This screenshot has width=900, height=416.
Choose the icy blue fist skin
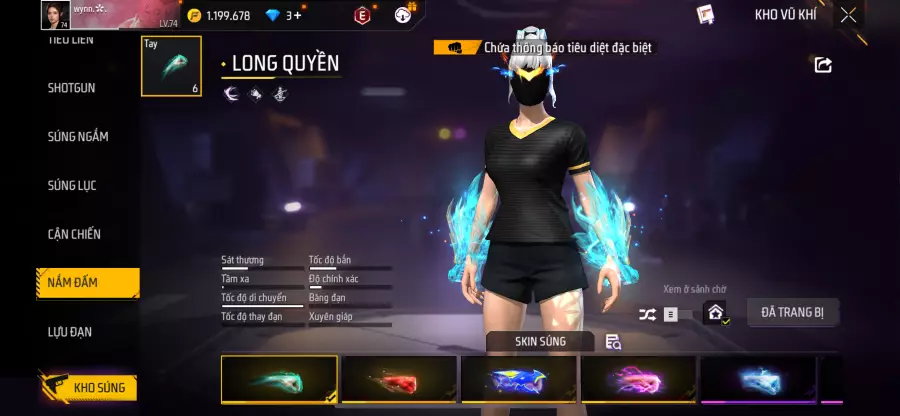tap(758, 379)
